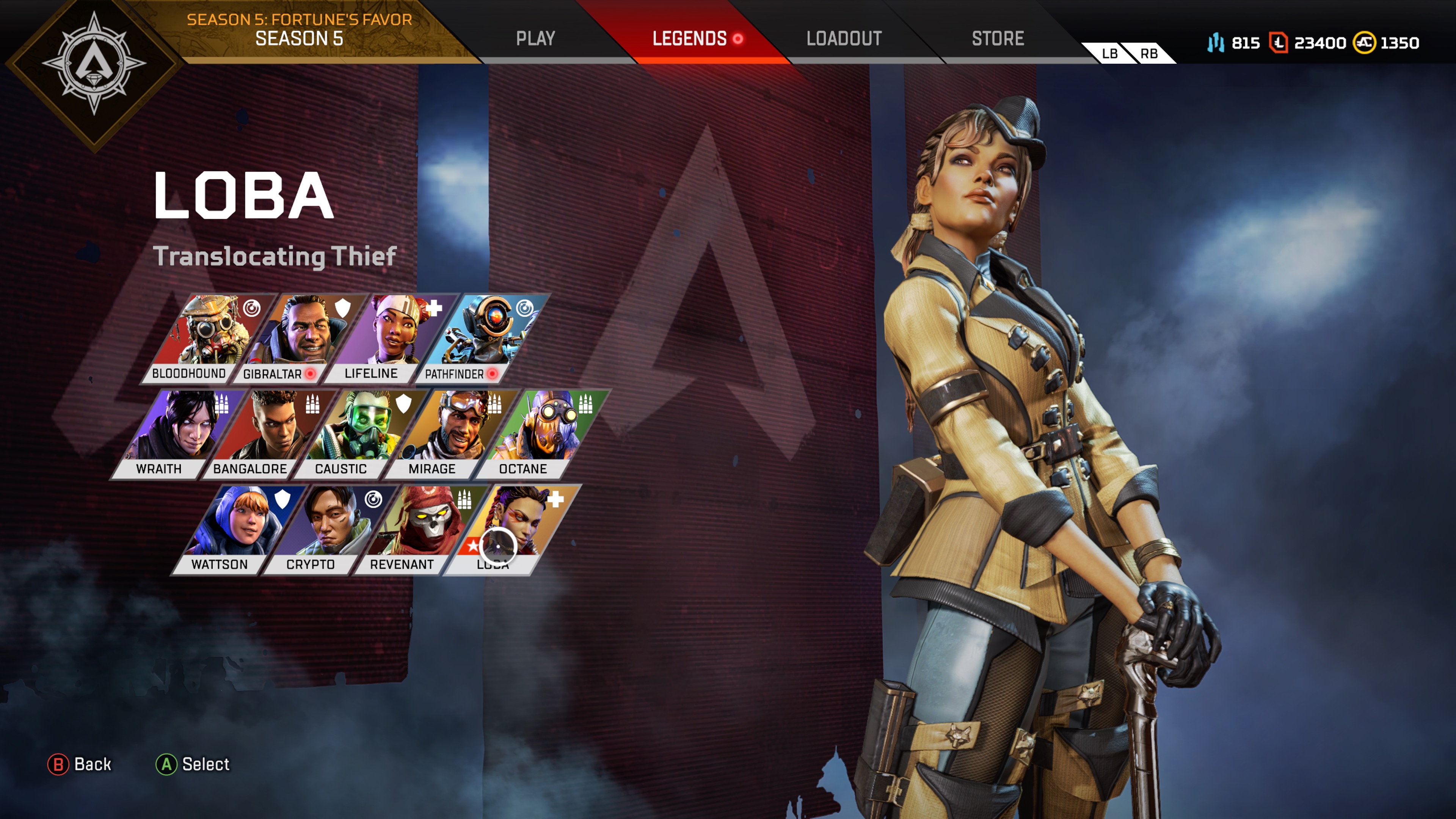
Task: Open the Loadout tab
Action: (x=843, y=38)
